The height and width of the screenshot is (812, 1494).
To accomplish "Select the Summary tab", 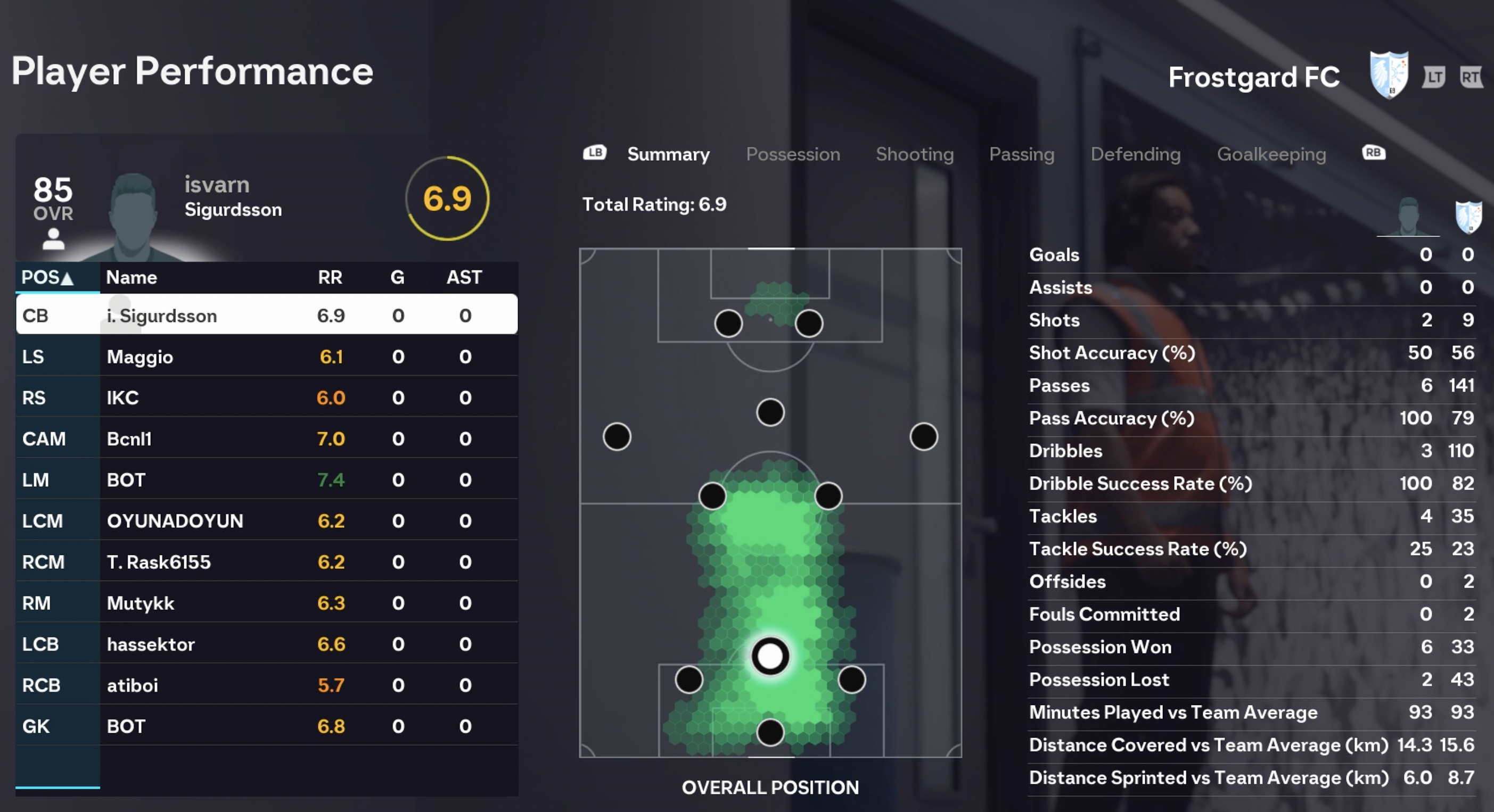I will [x=668, y=154].
